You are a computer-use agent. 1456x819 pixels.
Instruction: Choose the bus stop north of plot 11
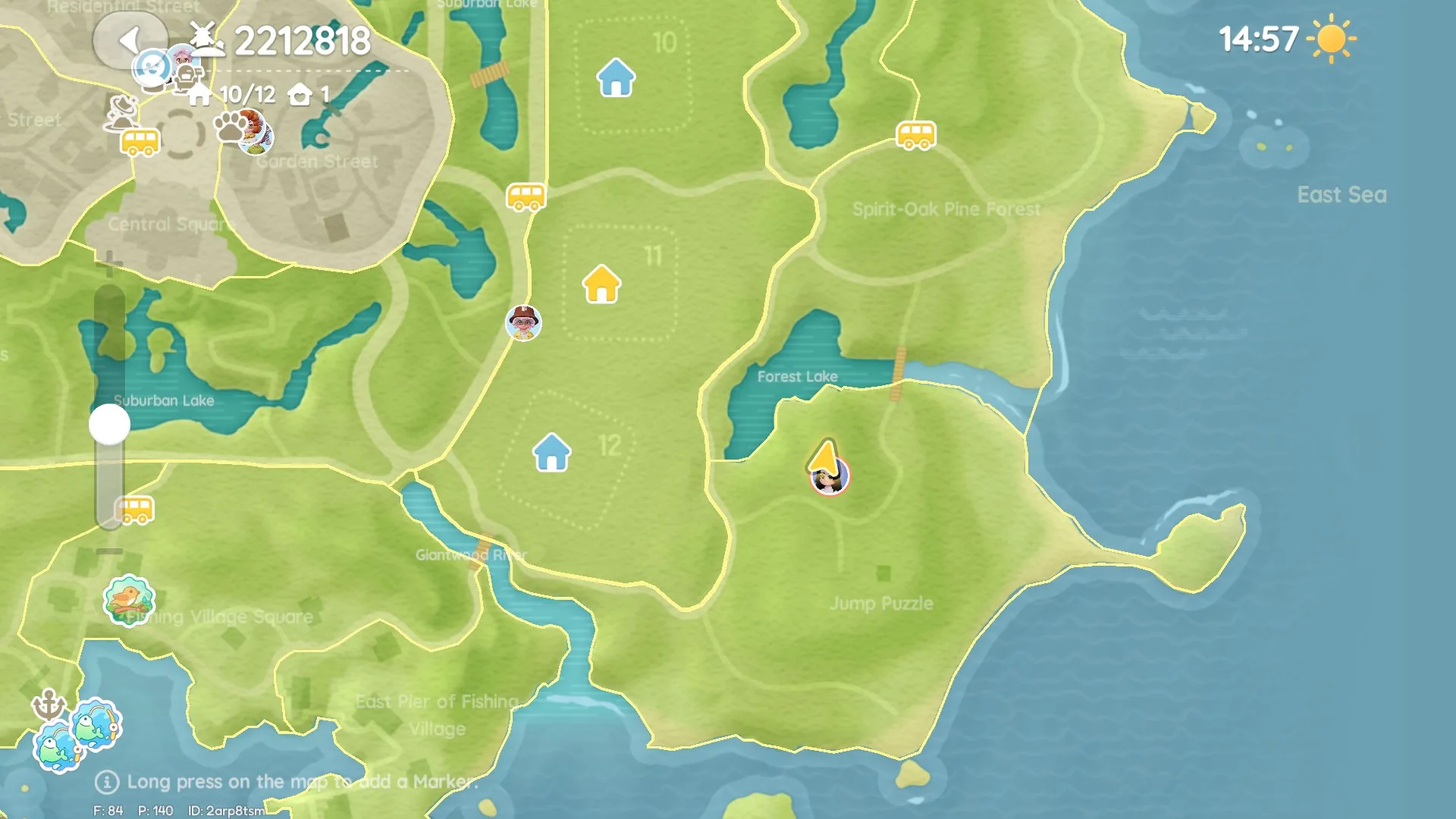[x=526, y=197]
